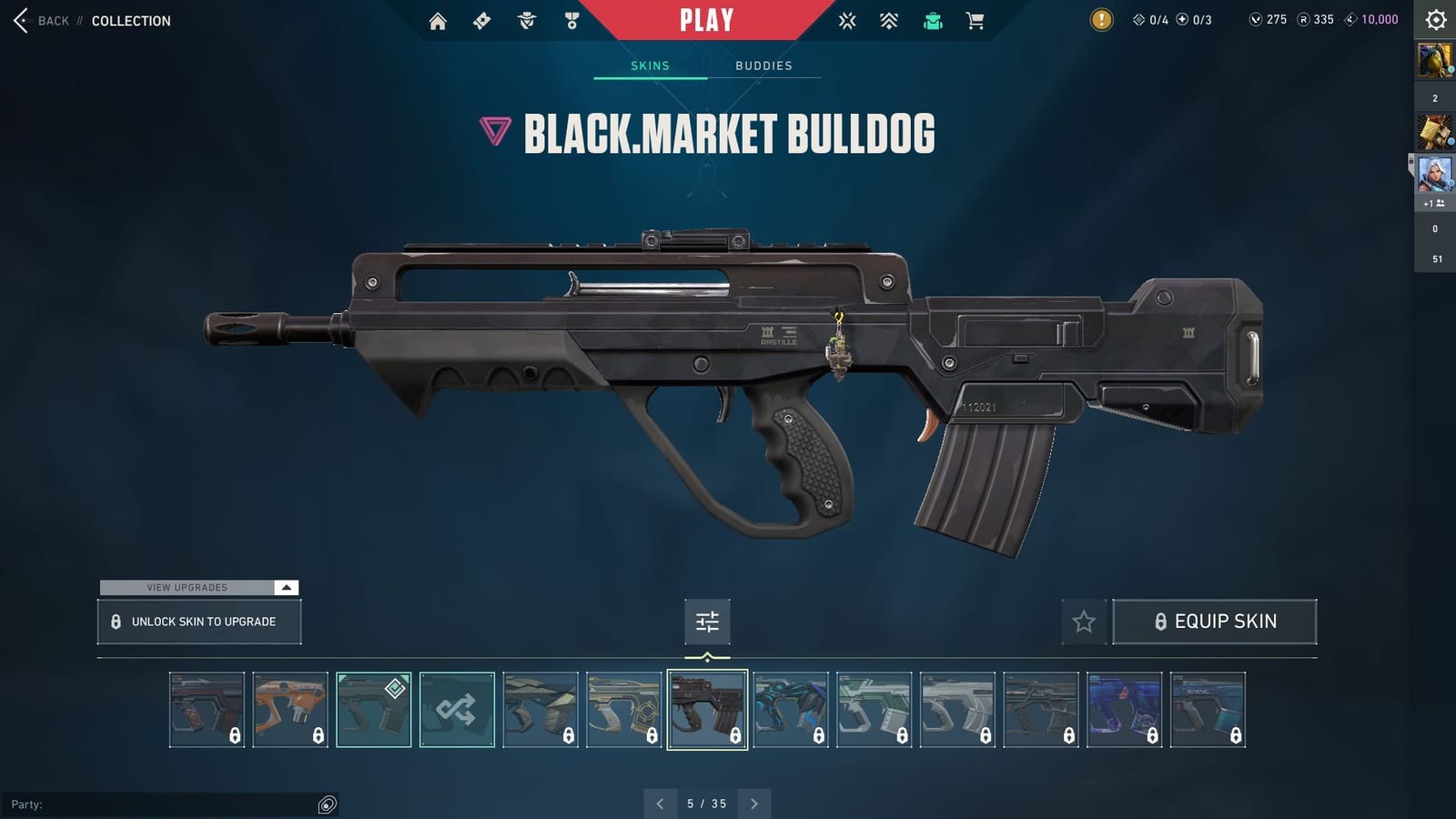Viewport: 1456px width, 819px height.
Task: Click the Radianite Points icon
Action: [x=1305, y=19]
